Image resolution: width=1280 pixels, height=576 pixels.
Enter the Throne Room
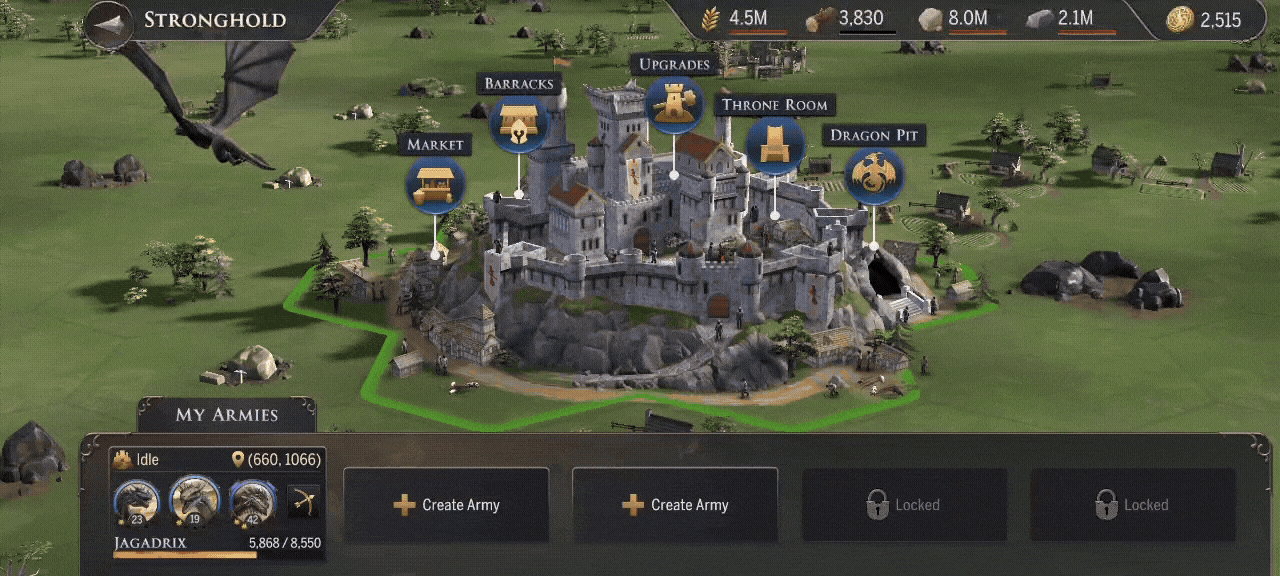pyautogui.click(x=775, y=145)
